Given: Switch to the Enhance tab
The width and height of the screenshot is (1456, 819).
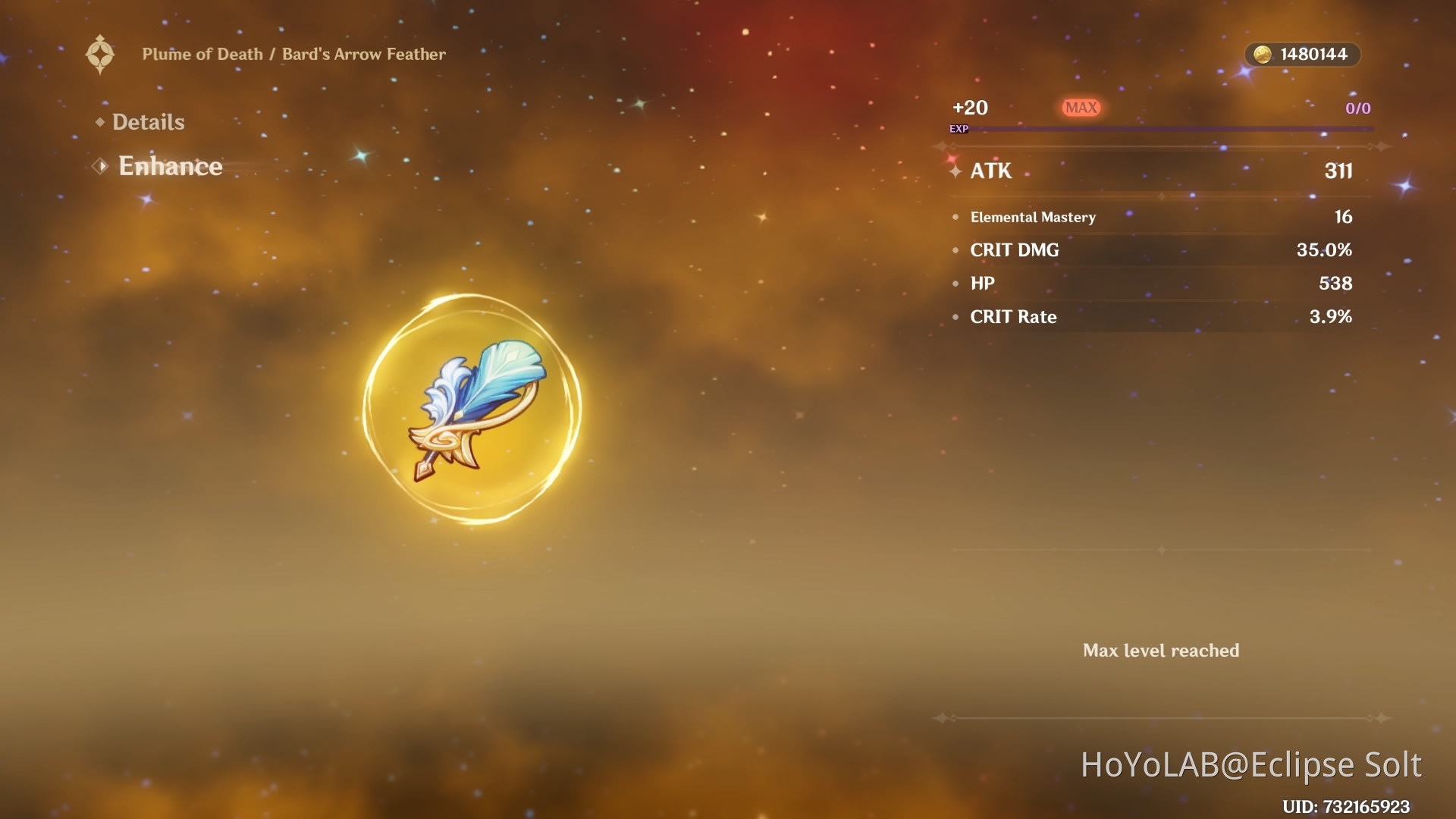Looking at the screenshot, I should [170, 166].
